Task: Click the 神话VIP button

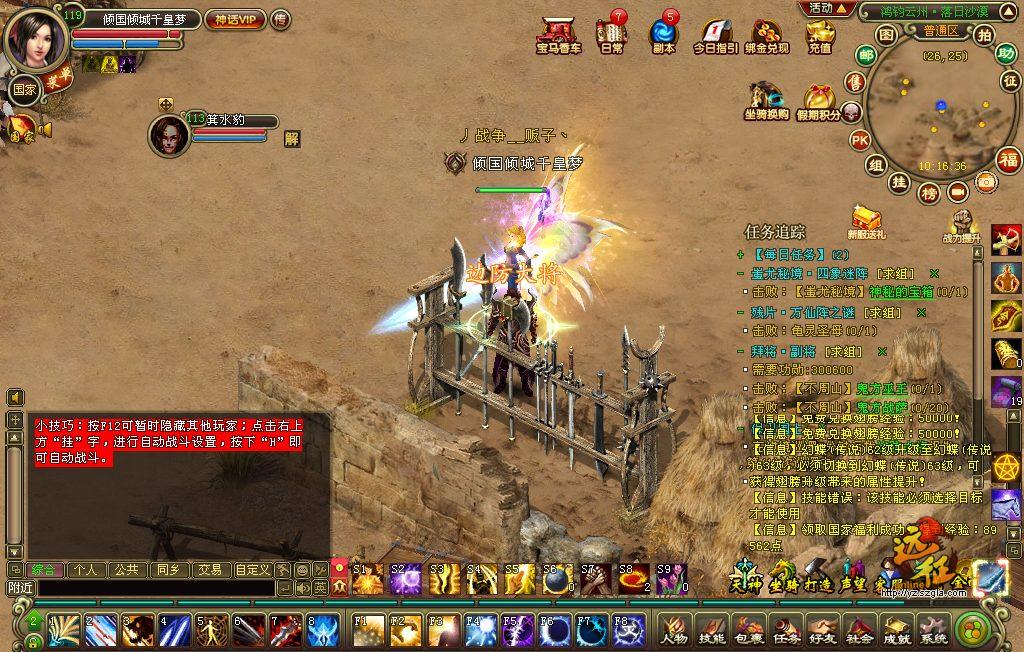Action: point(233,19)
